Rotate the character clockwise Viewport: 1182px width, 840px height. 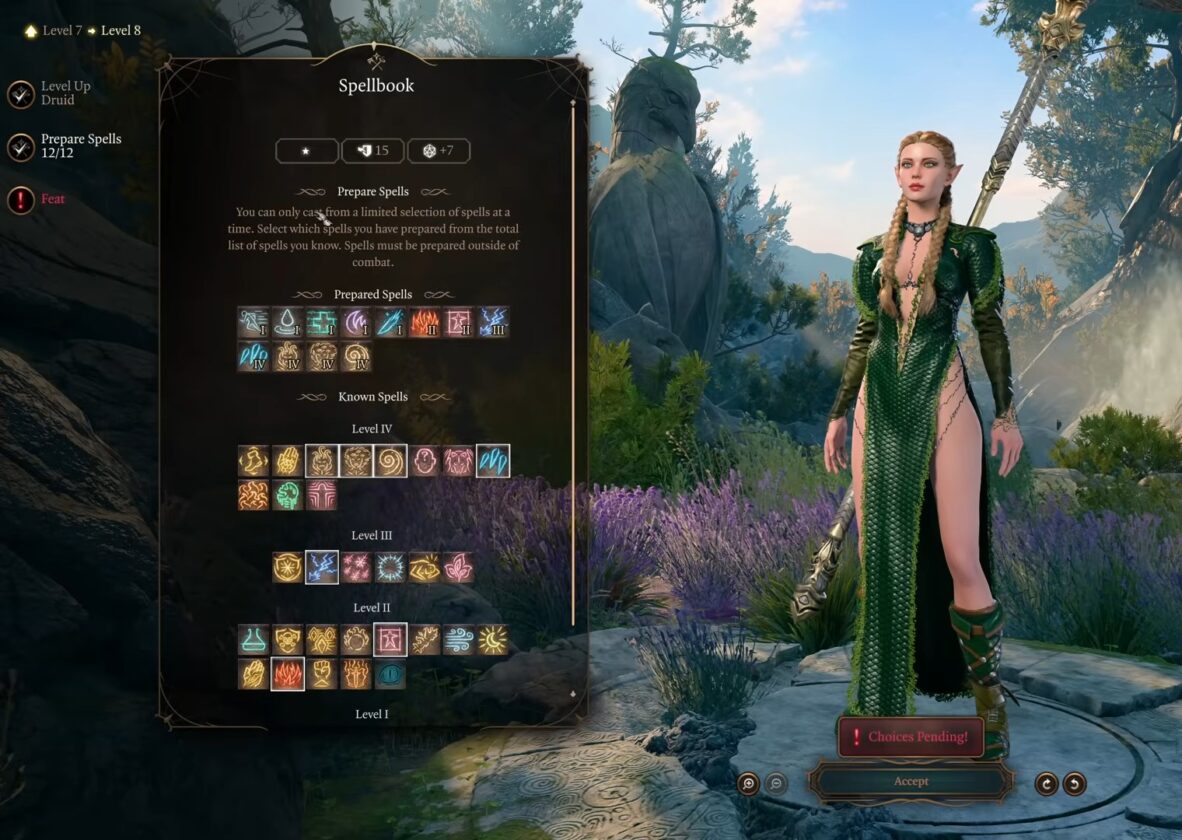[x=1047, y=783]
